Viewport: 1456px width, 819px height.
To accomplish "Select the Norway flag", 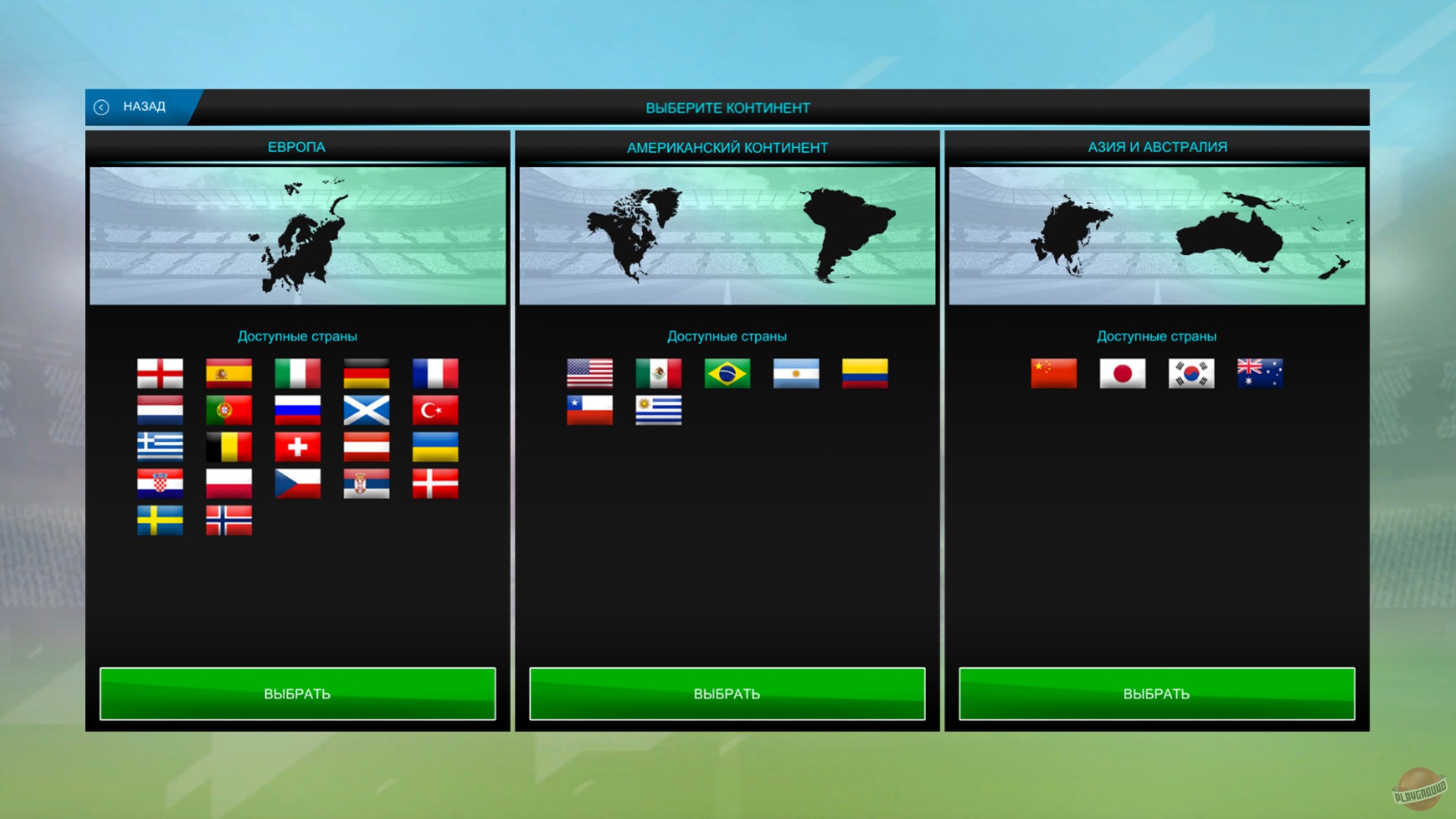I will [228, 520].
